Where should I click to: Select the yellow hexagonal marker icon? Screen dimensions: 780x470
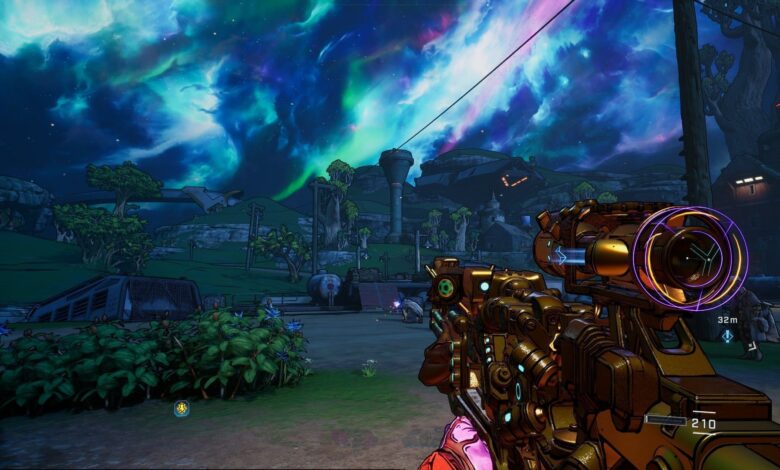coord(181,407)
